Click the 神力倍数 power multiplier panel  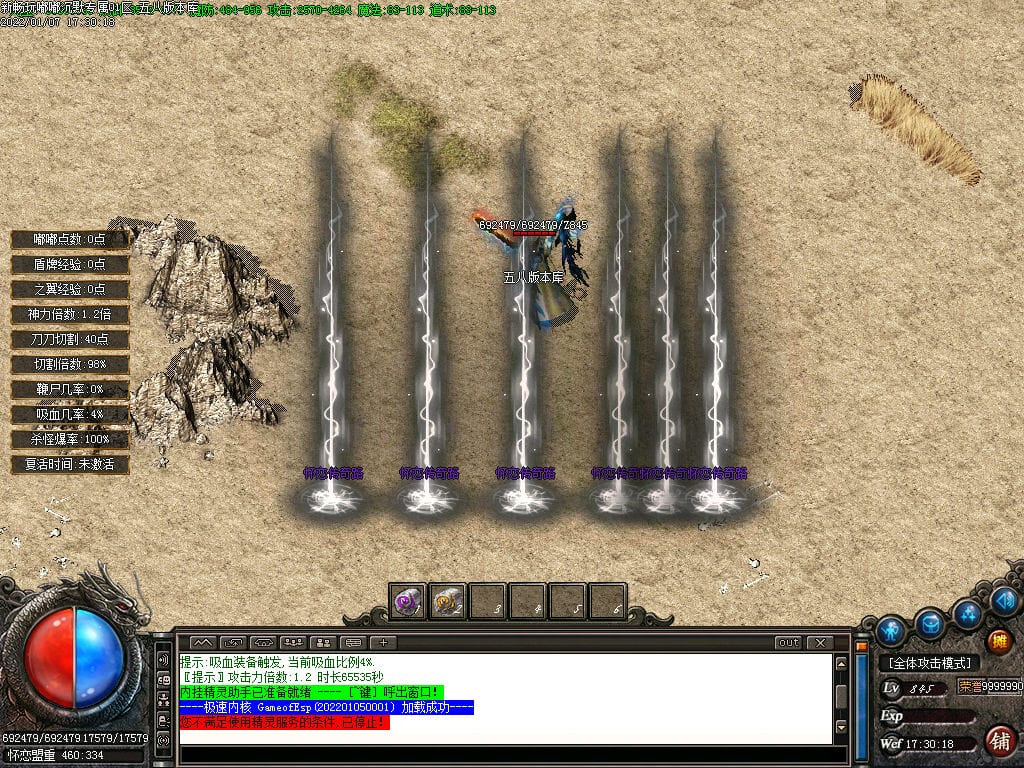[70, 314]
